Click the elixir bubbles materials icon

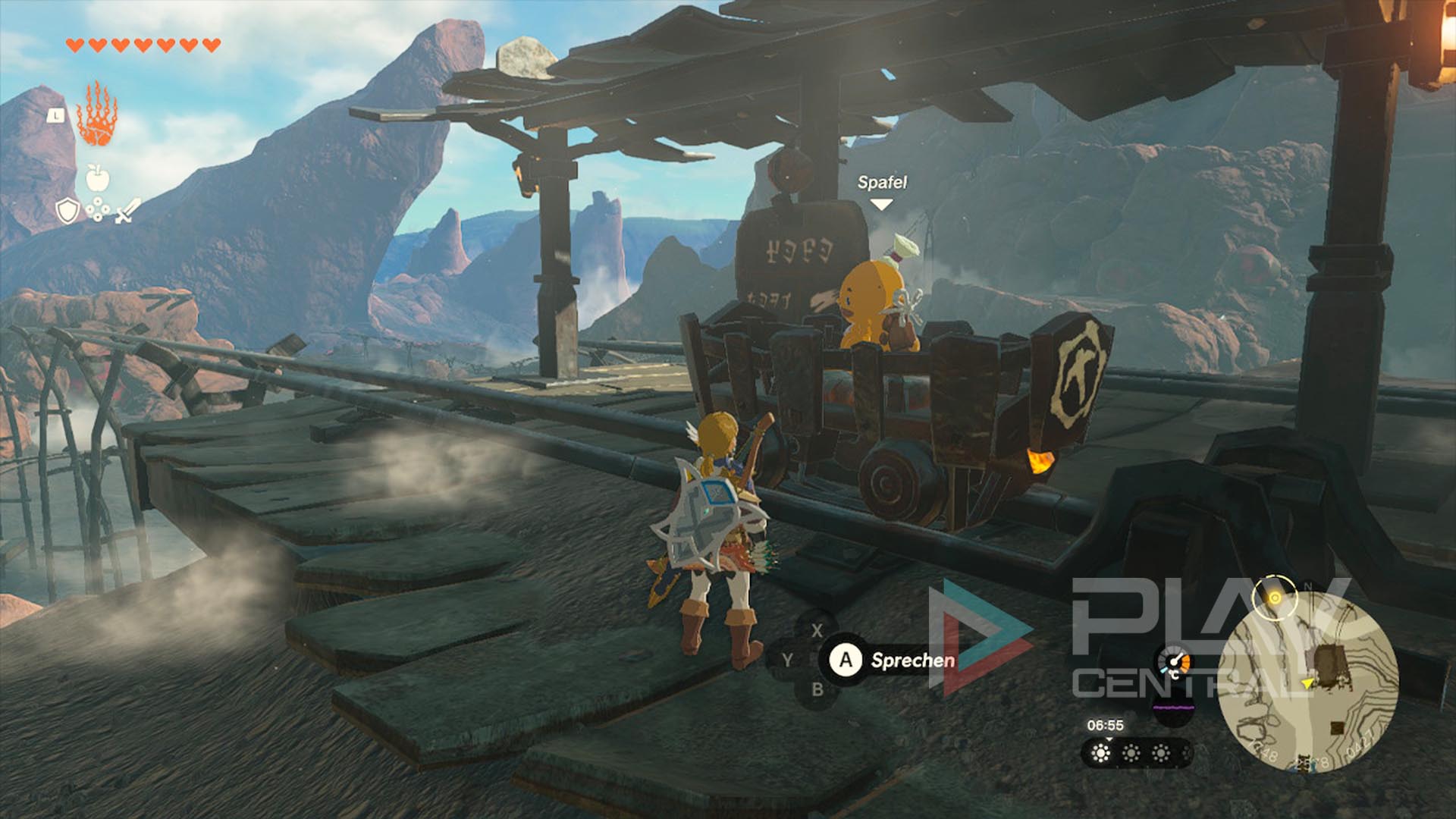click(x=98, y=209)
